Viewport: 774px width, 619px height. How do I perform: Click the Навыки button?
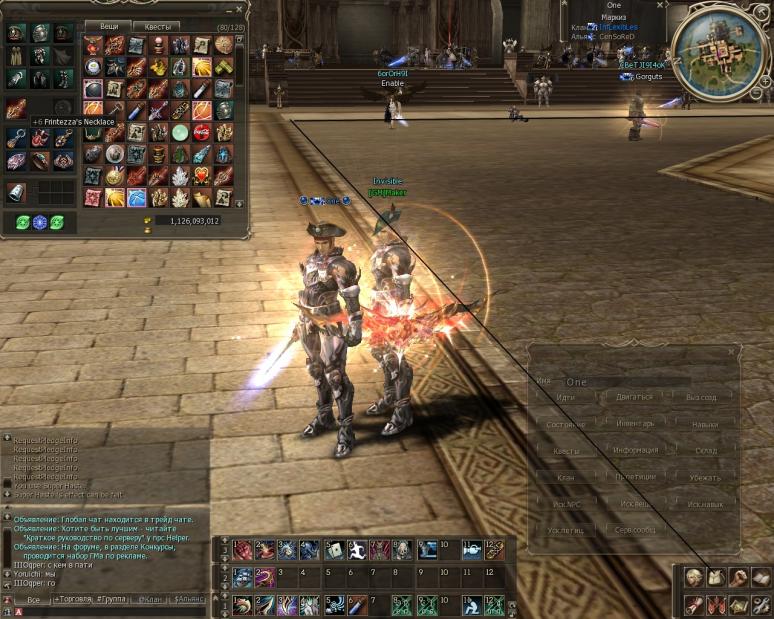pos(704,424)
